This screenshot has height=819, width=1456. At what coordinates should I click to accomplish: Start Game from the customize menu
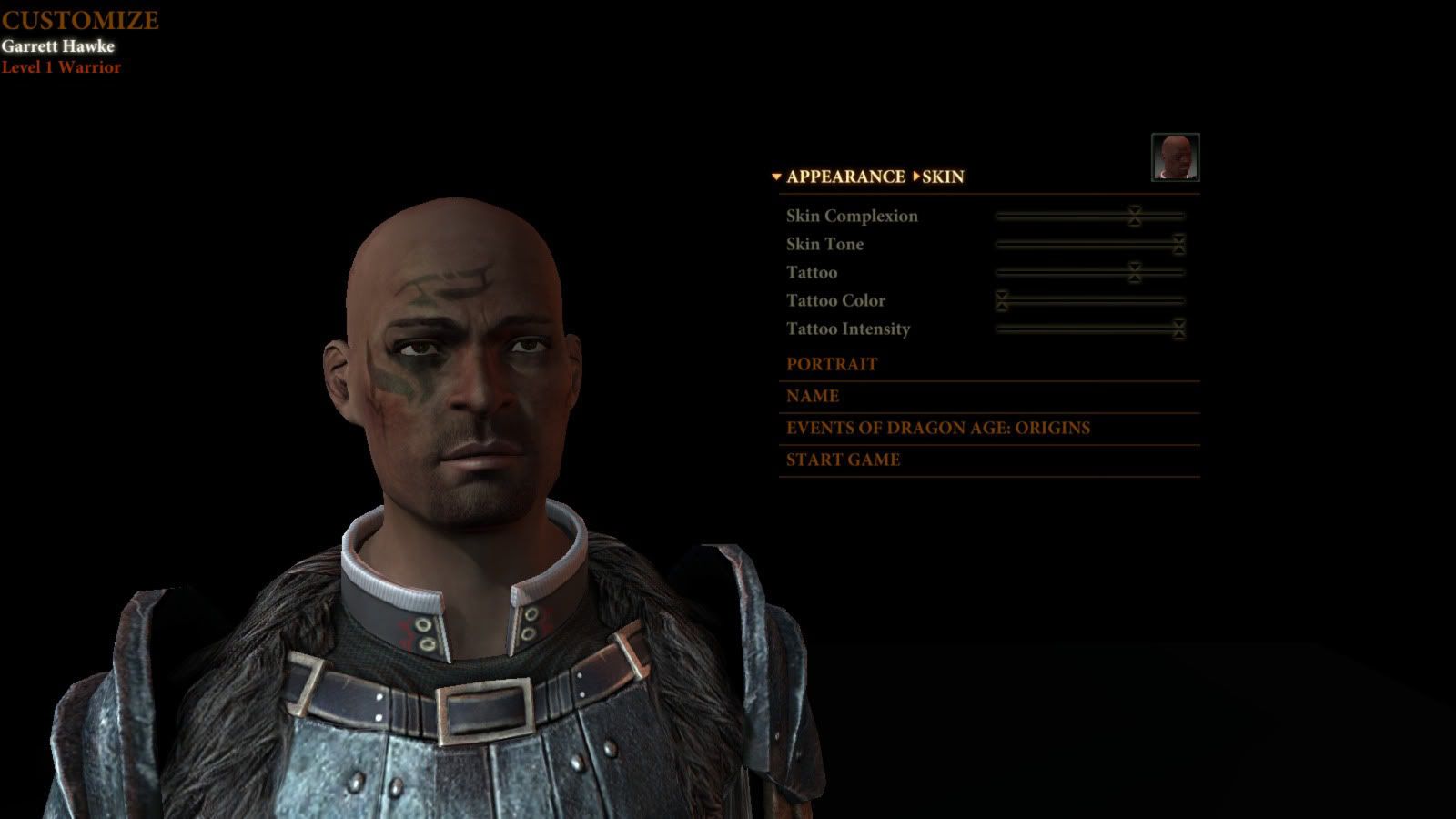843,460
